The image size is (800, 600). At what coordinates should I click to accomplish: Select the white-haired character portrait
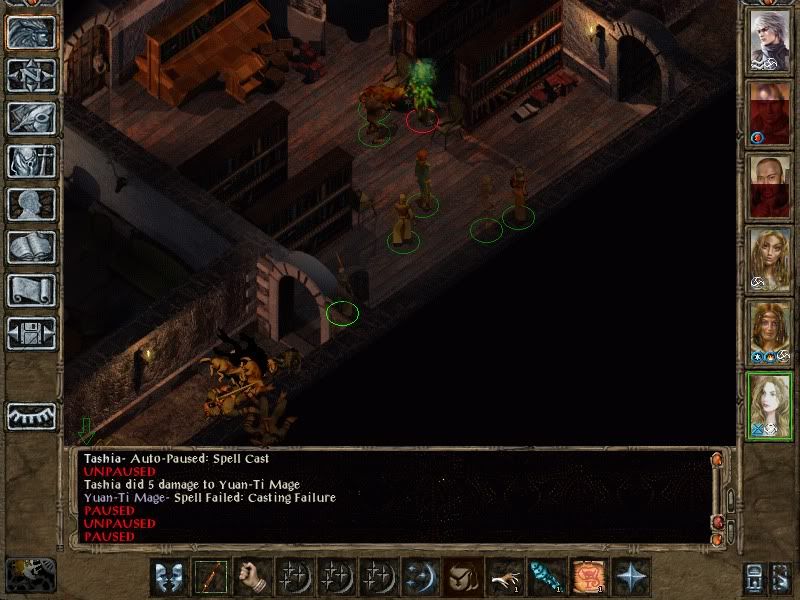click(771, 42)
